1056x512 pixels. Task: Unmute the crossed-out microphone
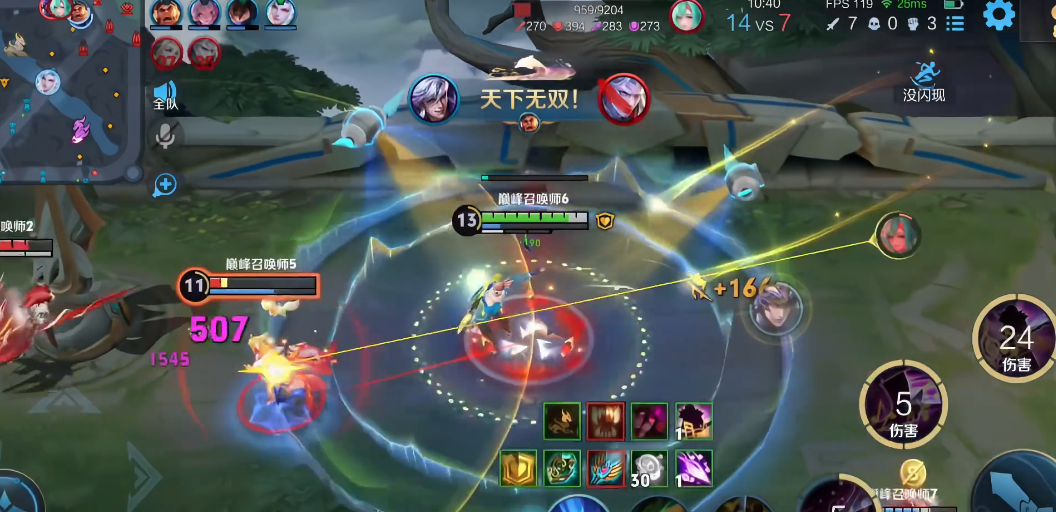(x=166, y=137)
